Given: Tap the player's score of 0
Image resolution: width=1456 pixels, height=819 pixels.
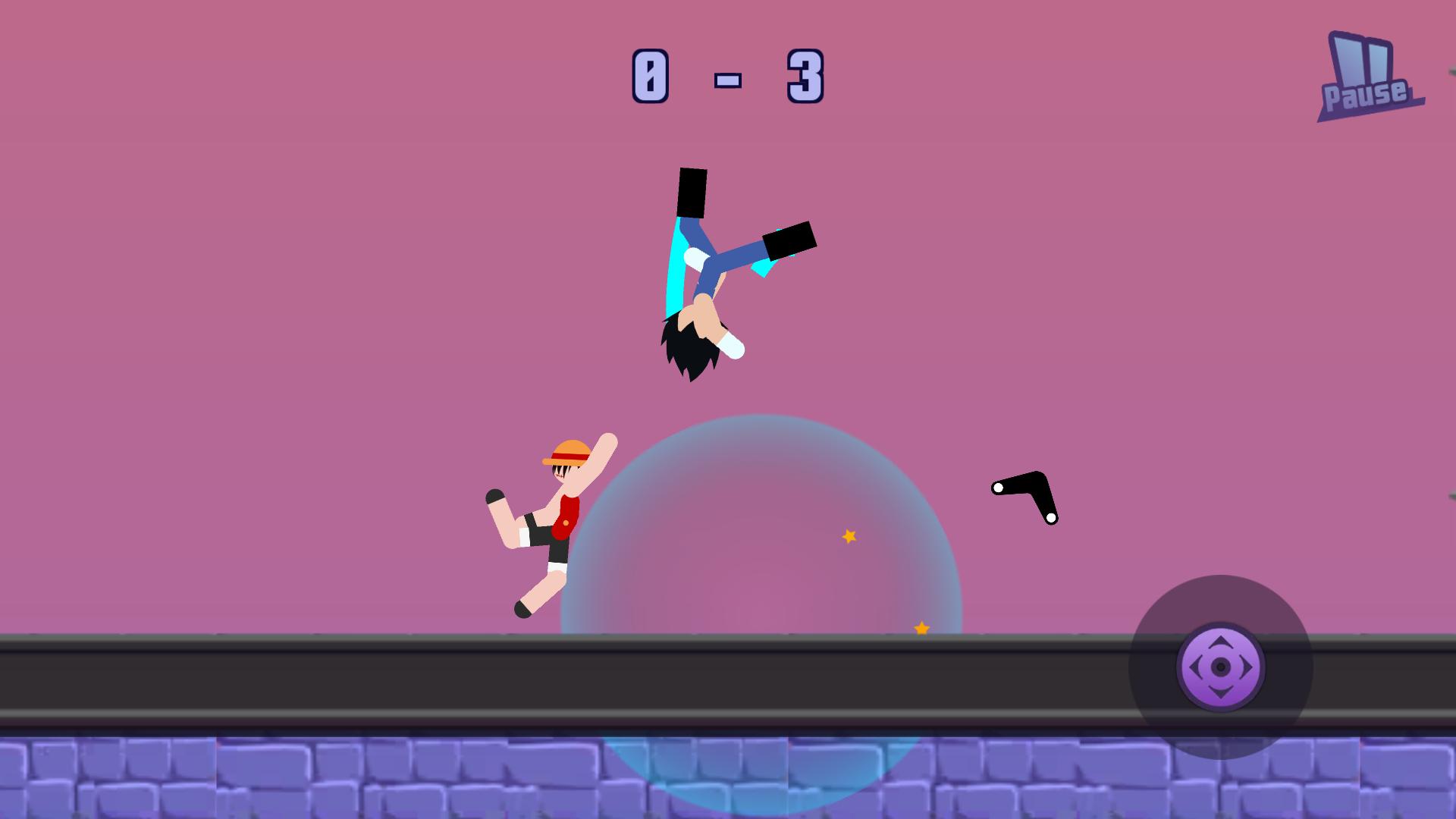Looking at the screenshot, I should click(x=651, y=76).
